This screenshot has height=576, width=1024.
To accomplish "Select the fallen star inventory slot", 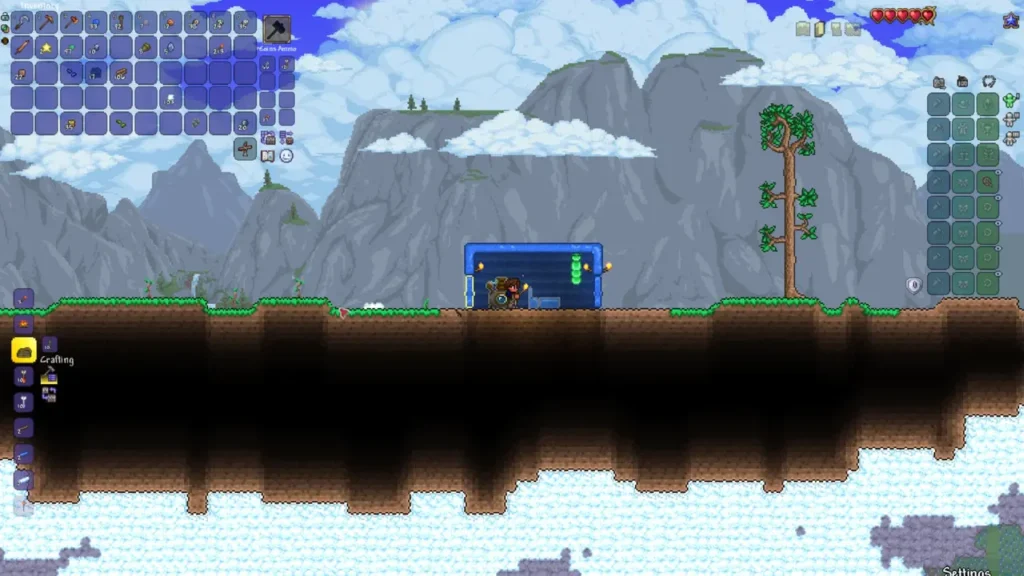I will (46, 46).
